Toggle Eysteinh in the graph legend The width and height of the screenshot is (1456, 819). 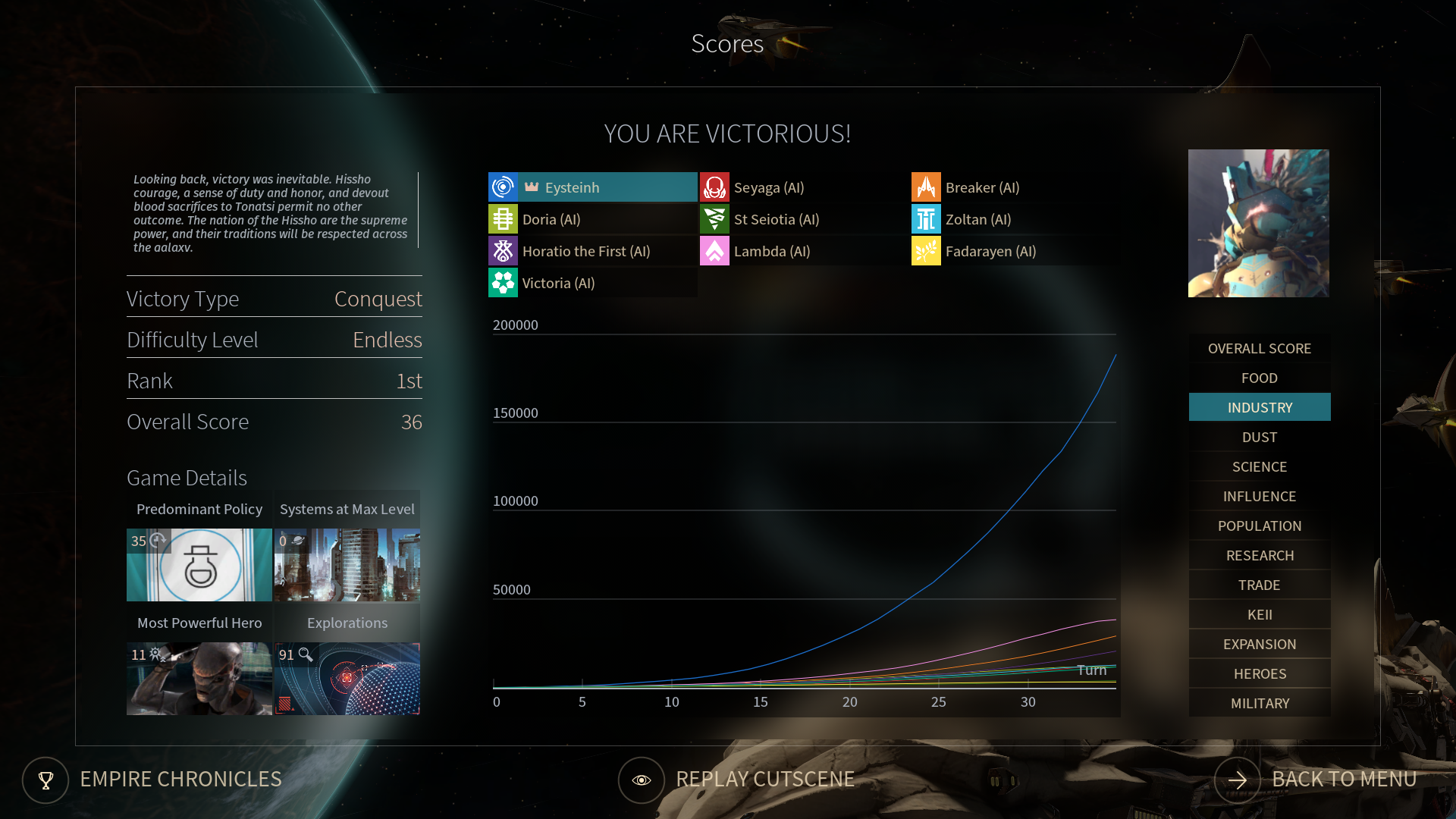(x=592, y=187)
